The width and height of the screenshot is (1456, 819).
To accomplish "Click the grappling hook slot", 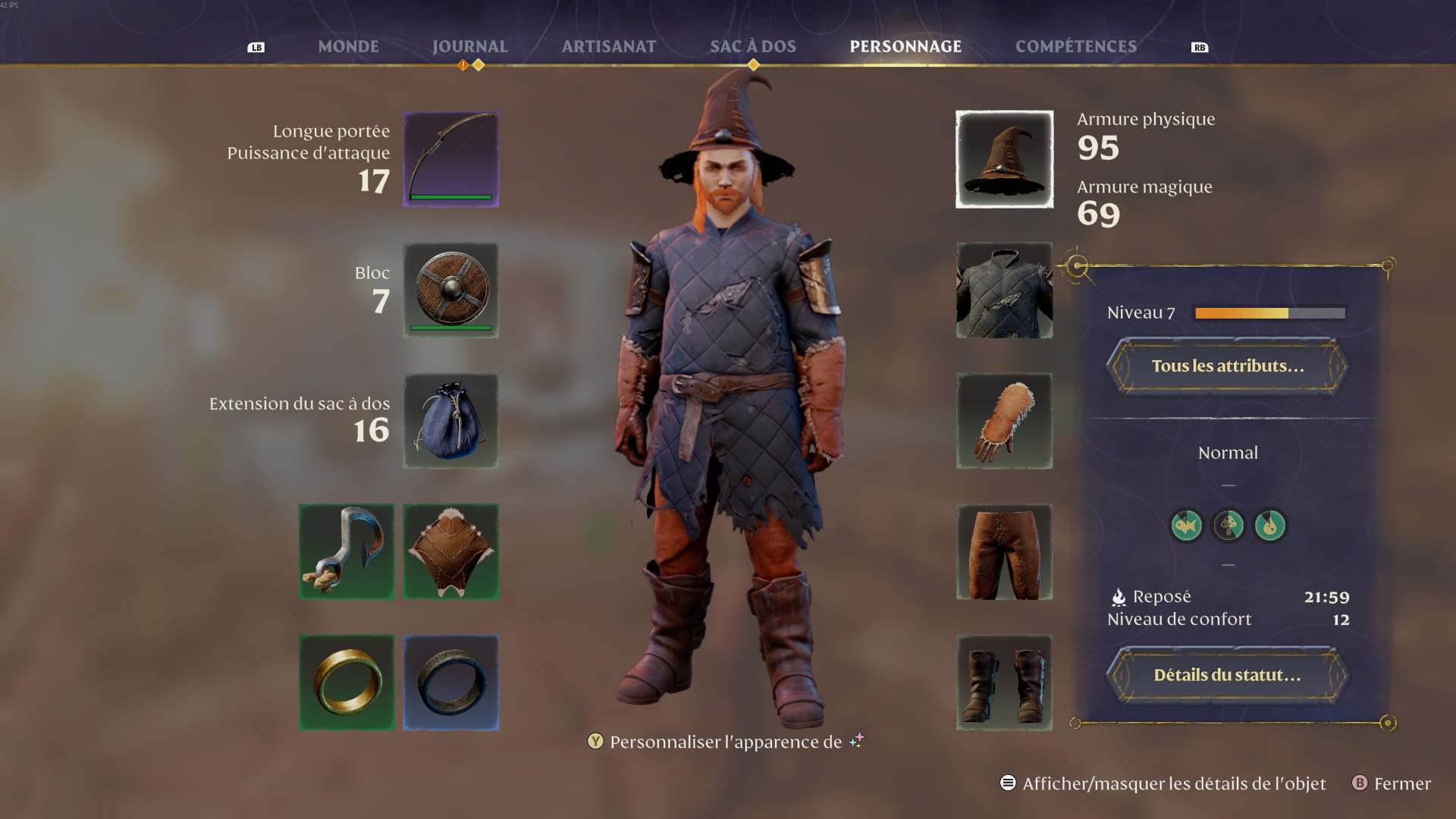I will [x=347, y=552].
